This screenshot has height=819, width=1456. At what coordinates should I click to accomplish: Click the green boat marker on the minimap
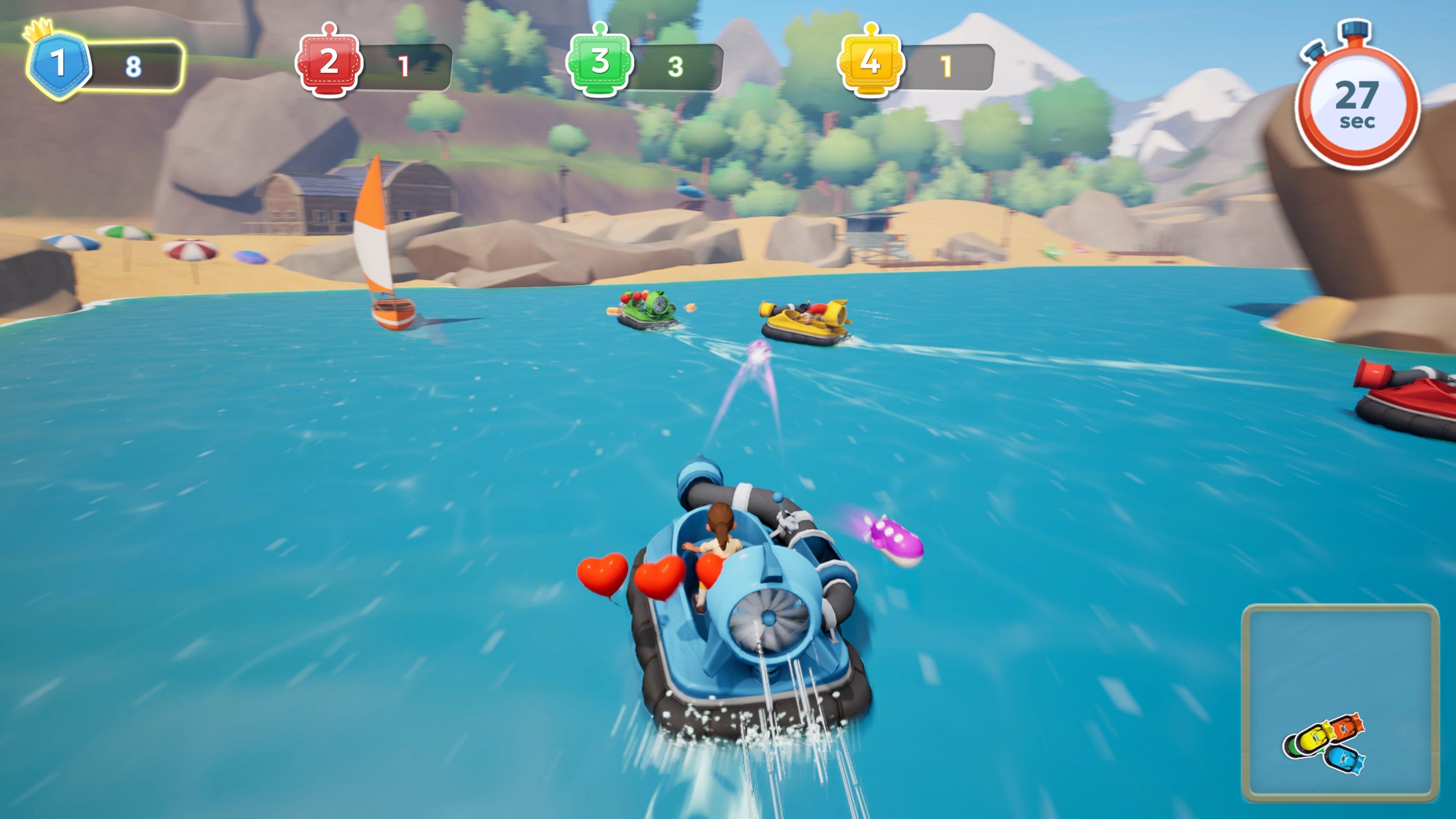(1293, 748)
